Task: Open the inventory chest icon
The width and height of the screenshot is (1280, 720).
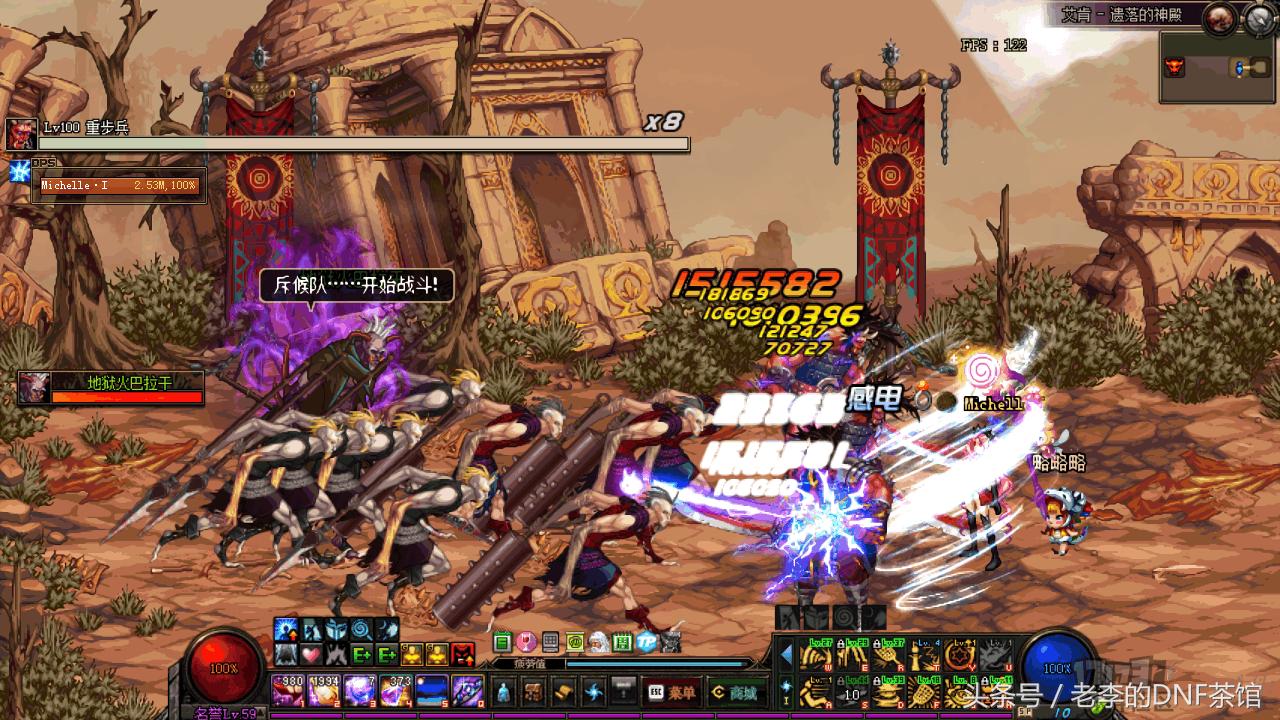Action: click(x=533, y=691)
